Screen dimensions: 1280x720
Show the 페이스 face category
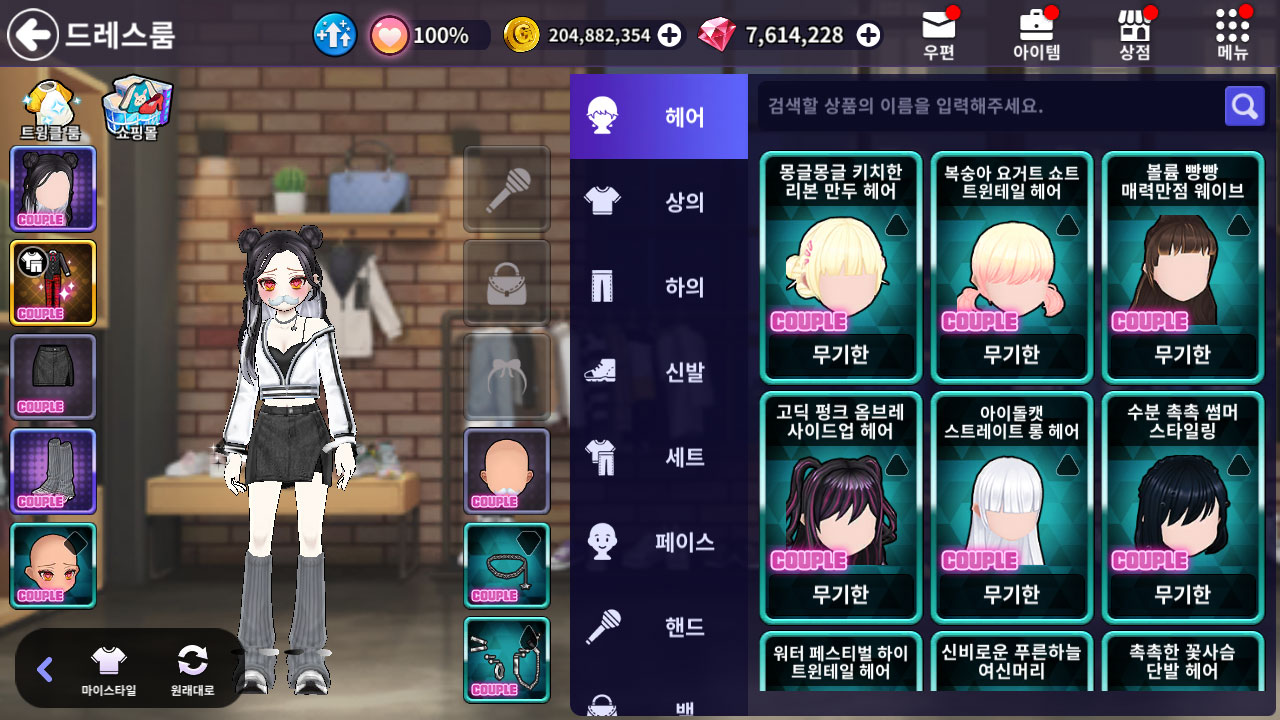tap(659, 542)
